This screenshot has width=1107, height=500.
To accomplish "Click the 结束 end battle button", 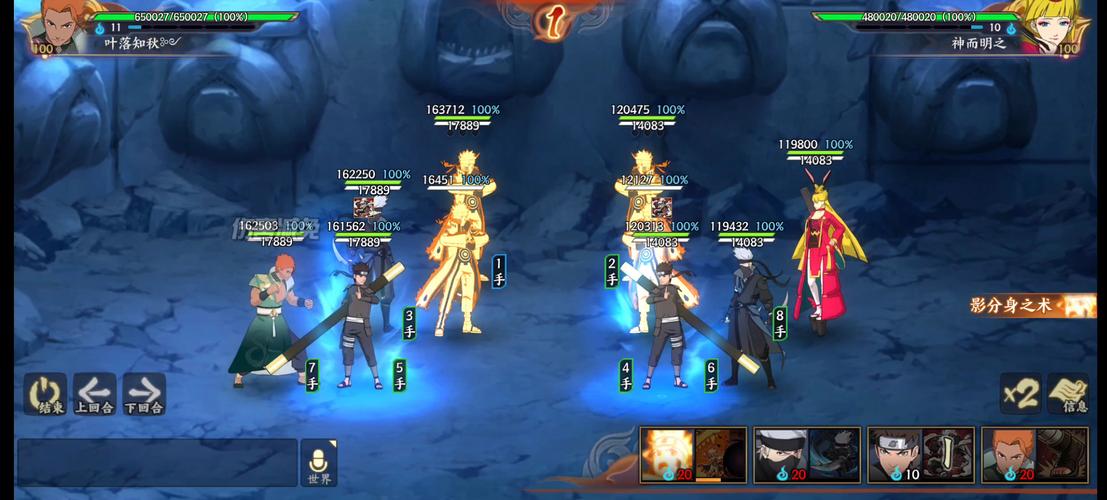I will pyautogui.click(x=45, y=394).
